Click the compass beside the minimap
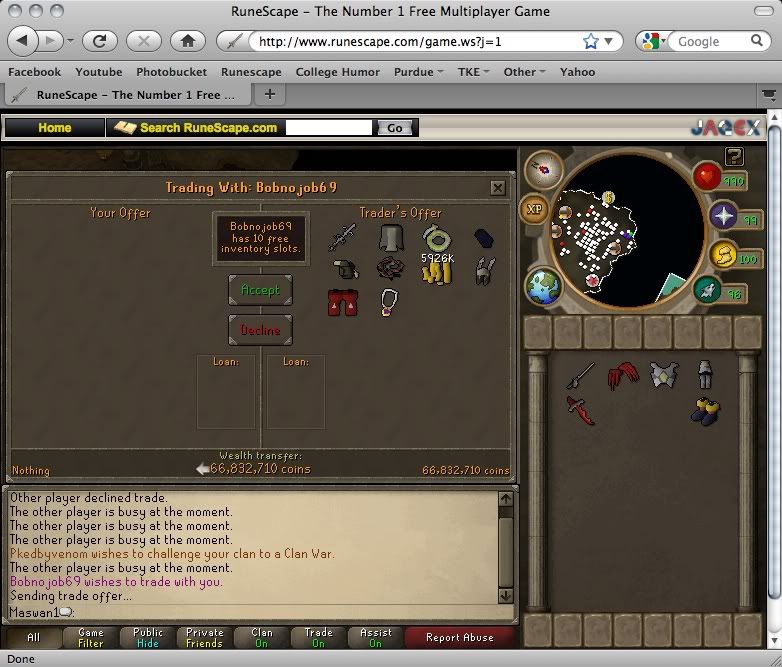This screenshot has width=782, height=667. point(544,170)
